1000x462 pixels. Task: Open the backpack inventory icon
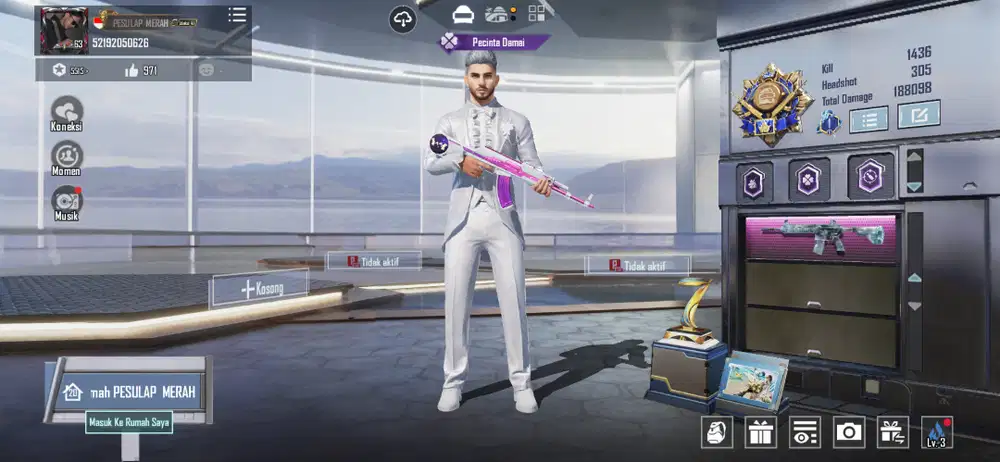[716, 432]
